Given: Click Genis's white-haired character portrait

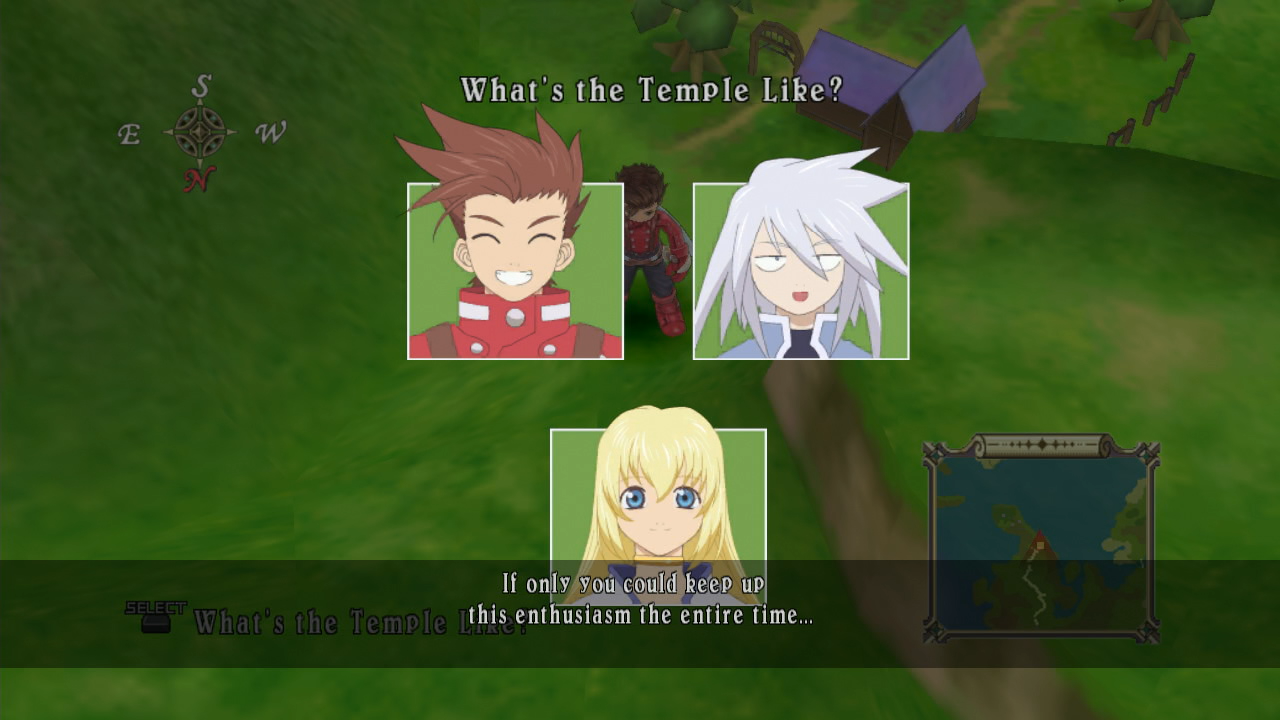Looking at the screenshot, I should (800, 272).
